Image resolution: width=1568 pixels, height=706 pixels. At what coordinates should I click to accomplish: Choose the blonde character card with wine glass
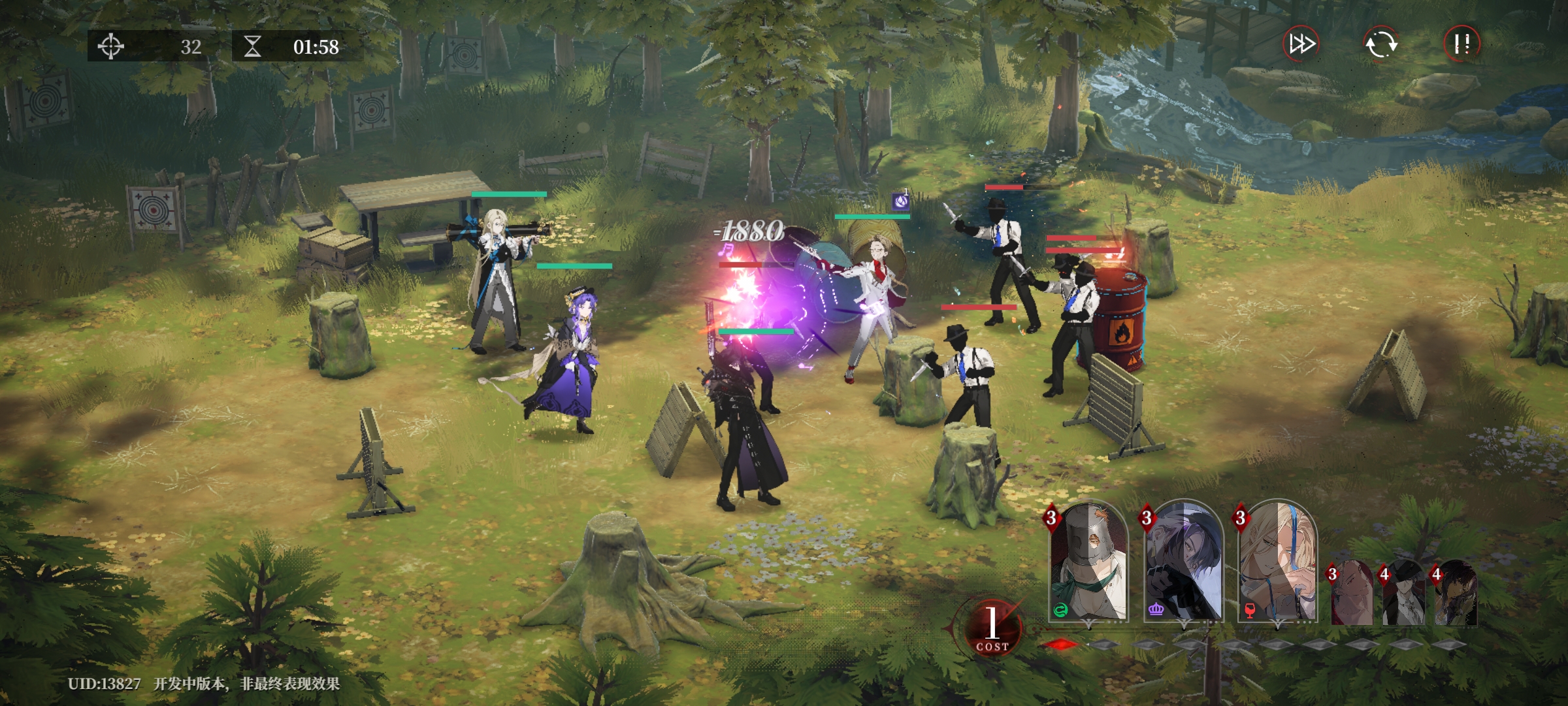click(x=1278, y=563)
